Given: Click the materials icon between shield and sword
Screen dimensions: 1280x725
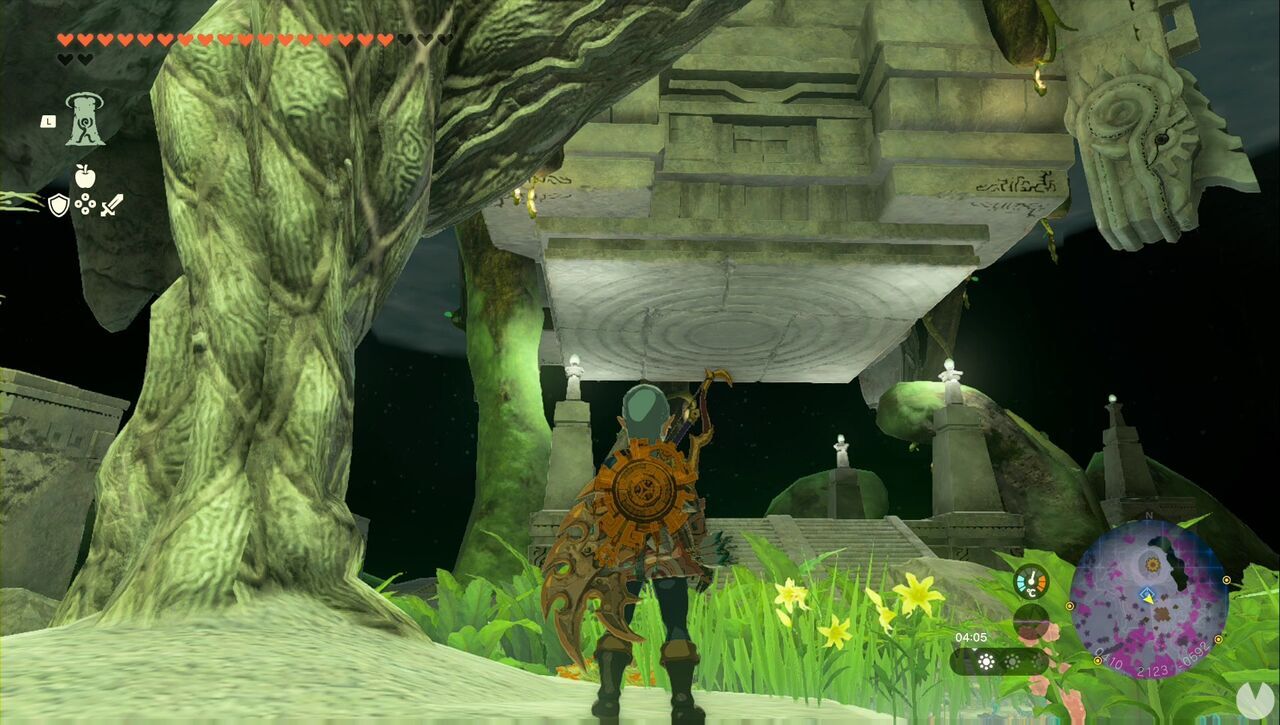Looking at the screenshot, I should tap(85, 204).
